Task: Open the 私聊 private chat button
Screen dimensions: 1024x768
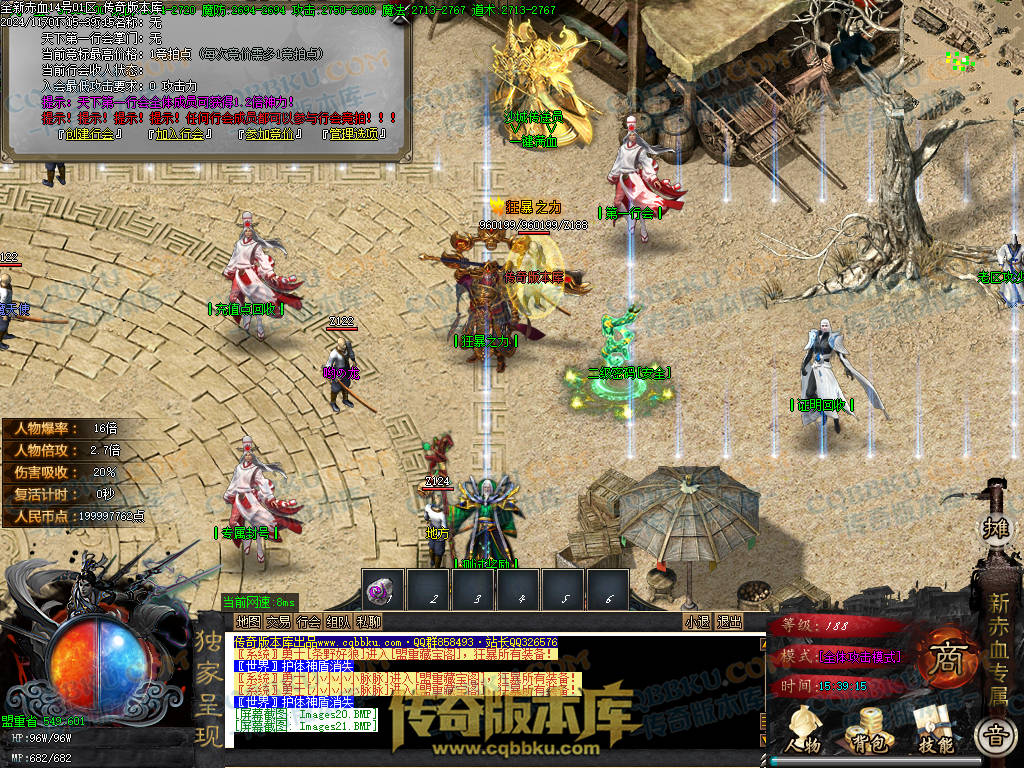Action: [x=368, y=621]
